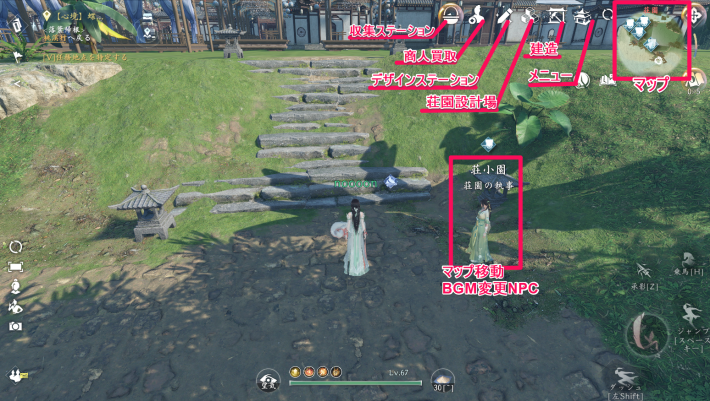Open the collection station icon
Image resolution: width=710 pixels, height=401 pixels.
pyautogui.click(x=451, y=15)
